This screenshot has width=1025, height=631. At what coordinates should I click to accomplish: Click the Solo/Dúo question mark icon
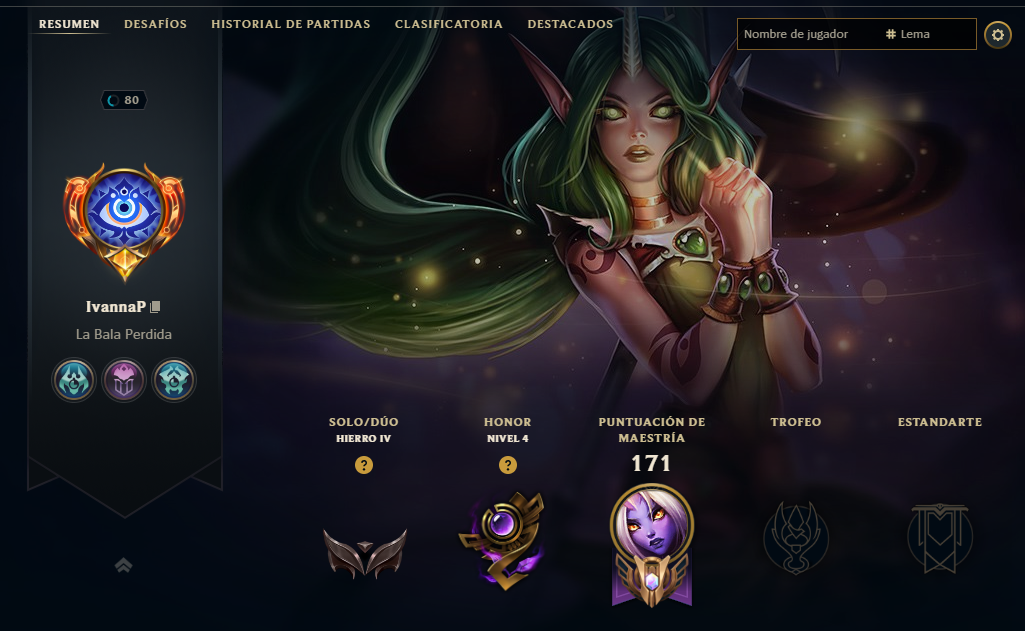[364, 465]
